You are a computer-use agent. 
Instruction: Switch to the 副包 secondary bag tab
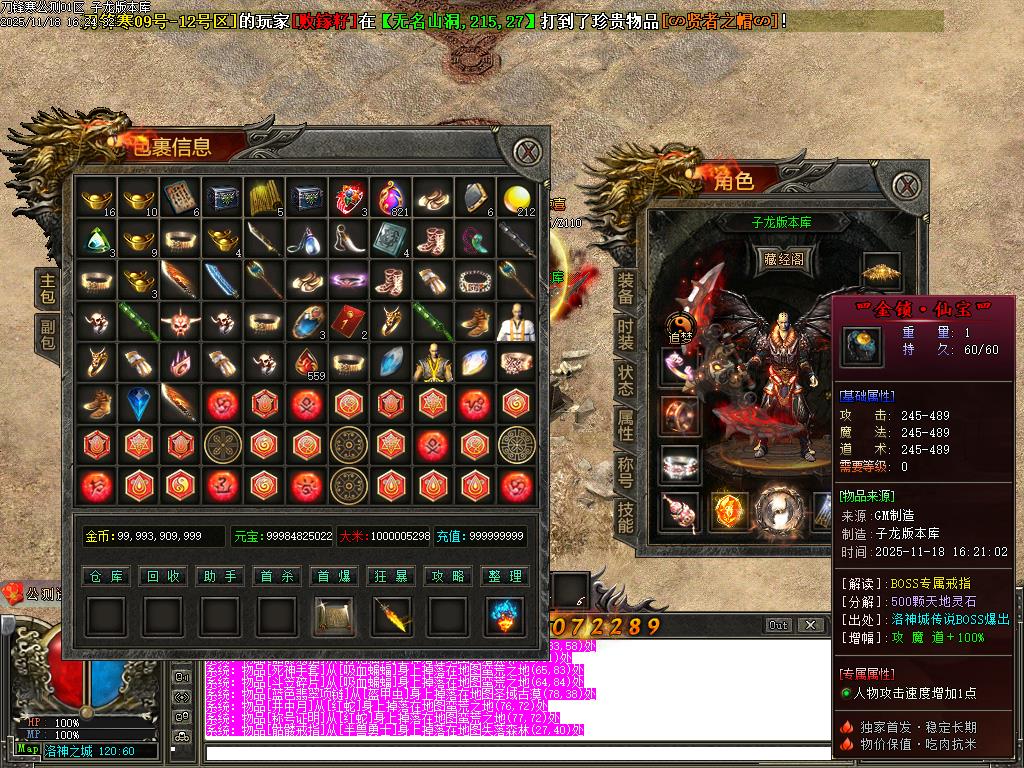click(x=48, y=333)
